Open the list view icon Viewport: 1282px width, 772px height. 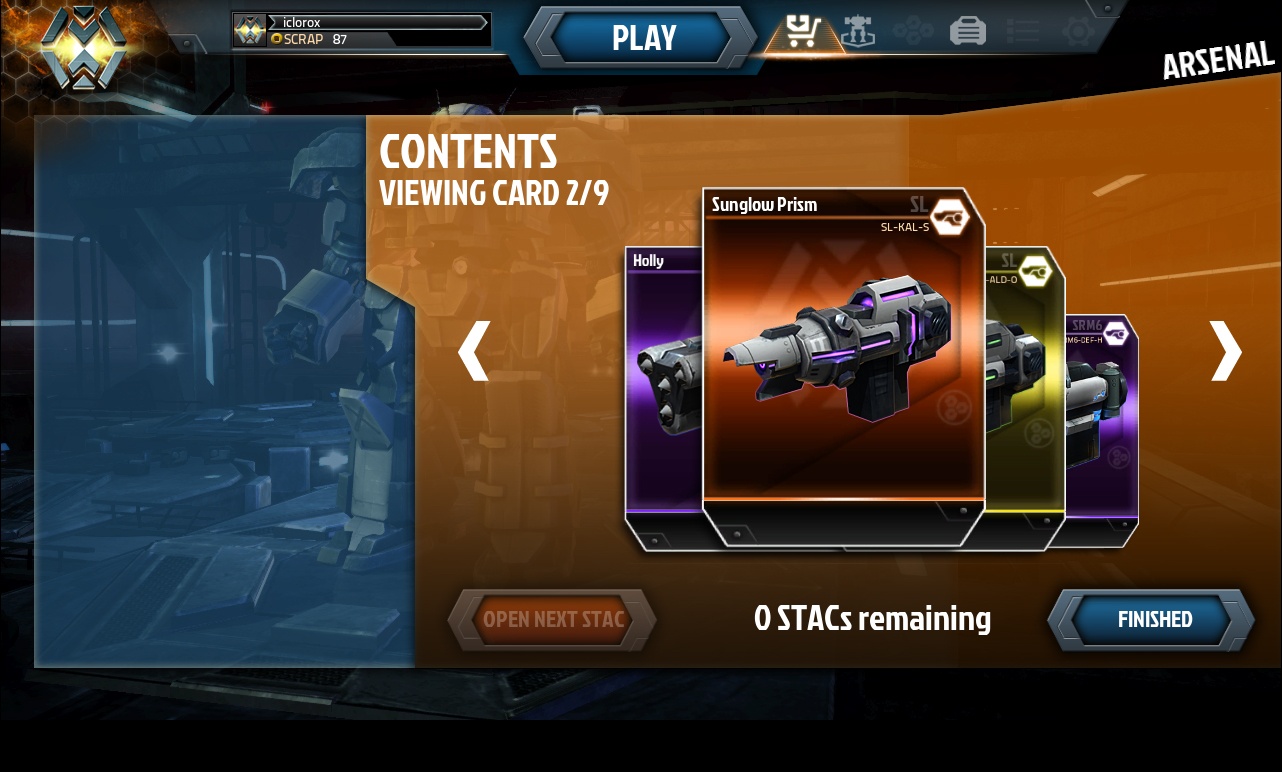pyautogui.click(x=1022, y=30)
